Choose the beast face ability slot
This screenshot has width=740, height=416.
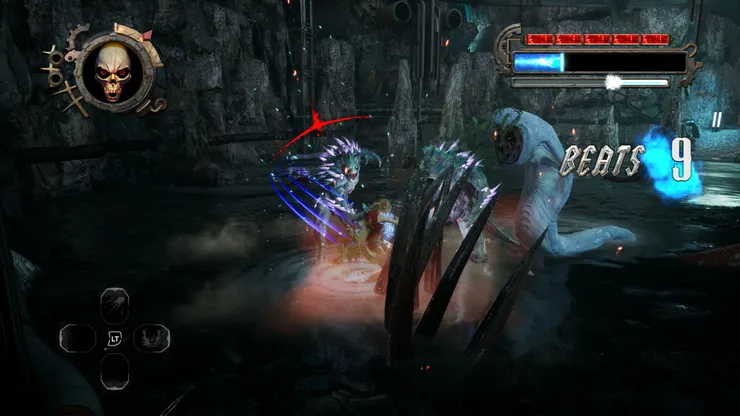(x=152, y=337)
